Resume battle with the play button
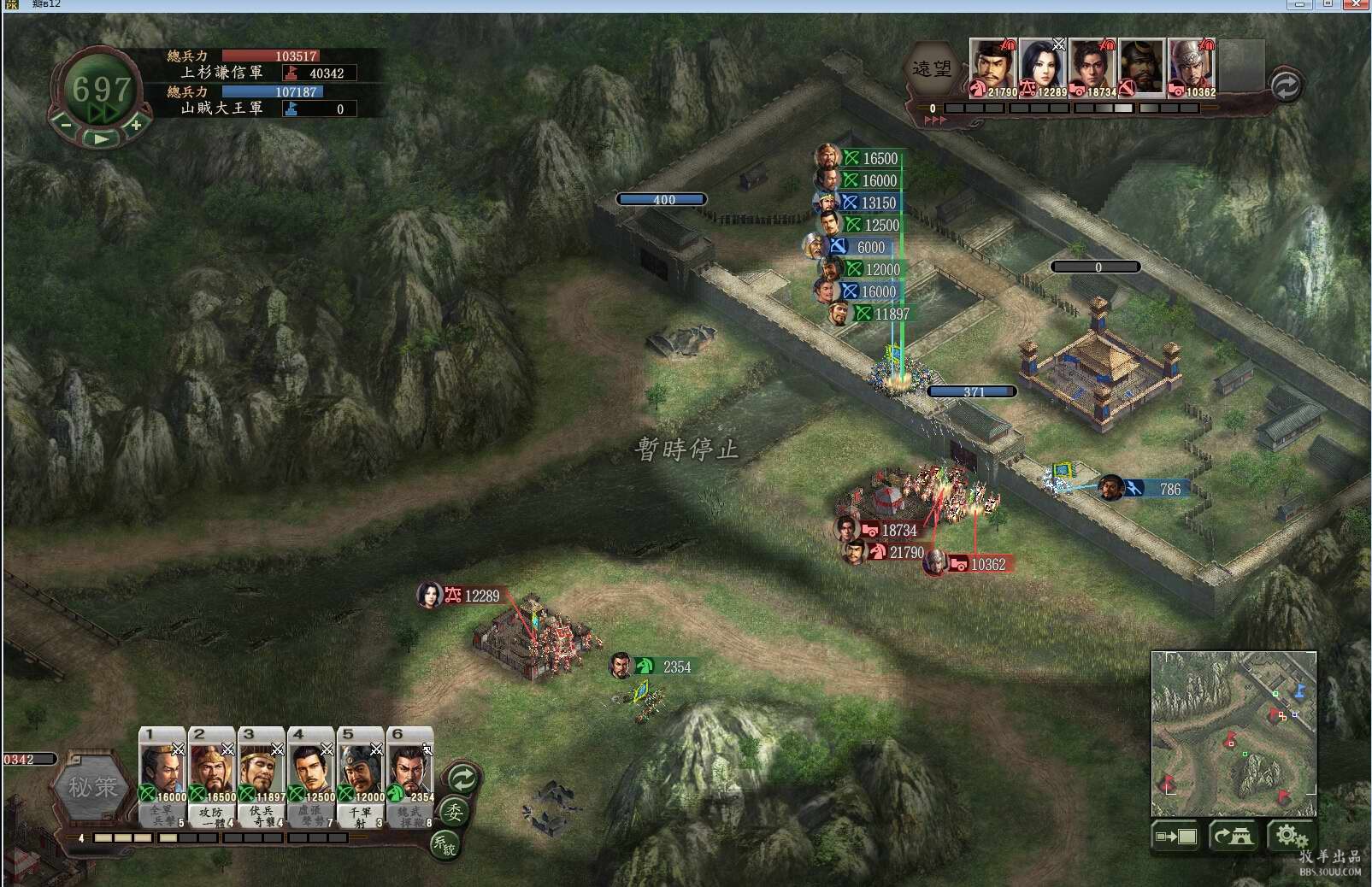This screenshot has height=887, width=1372. tap(101, 138)
